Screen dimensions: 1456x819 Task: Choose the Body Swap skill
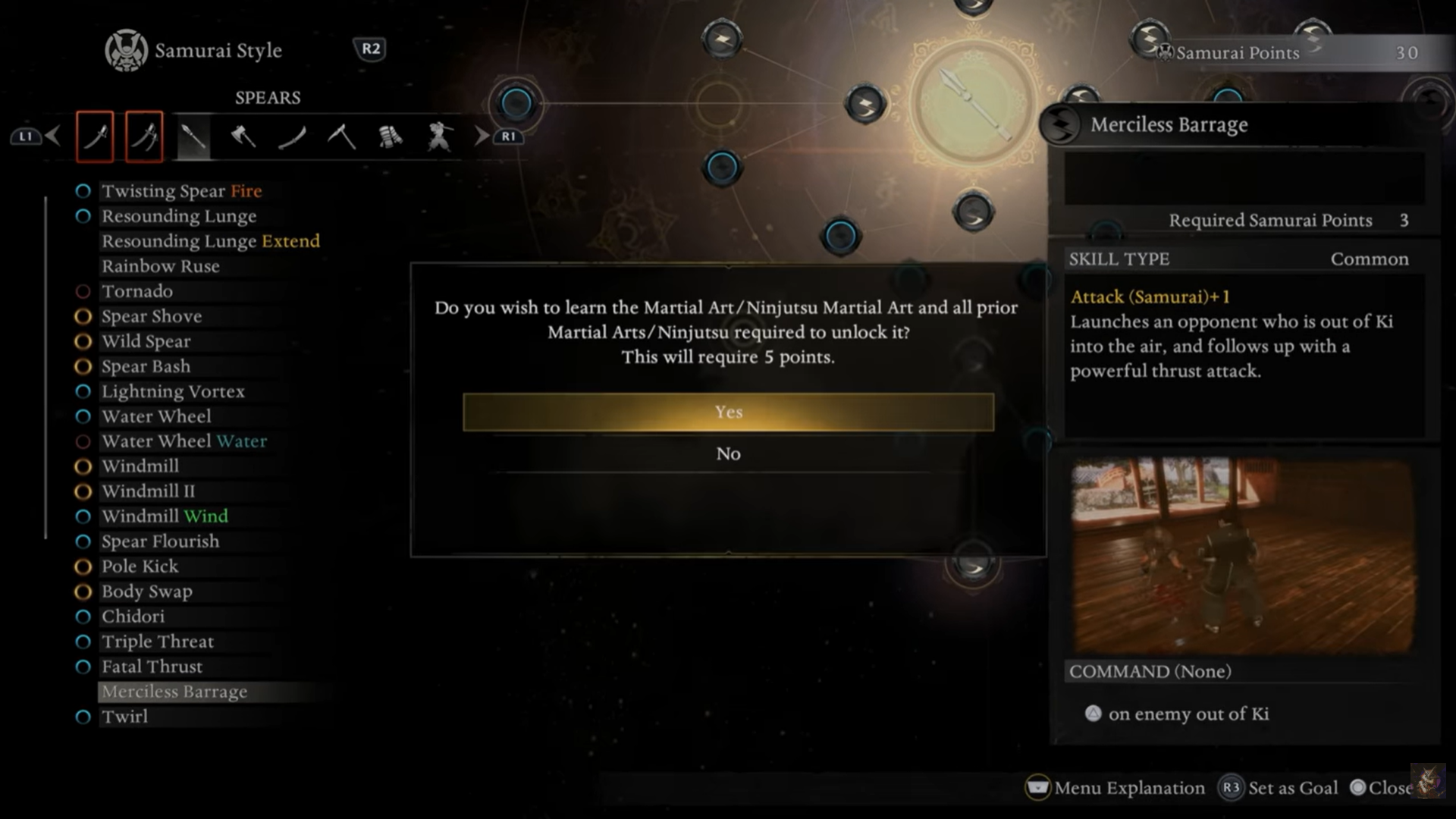tap(146, 591)
